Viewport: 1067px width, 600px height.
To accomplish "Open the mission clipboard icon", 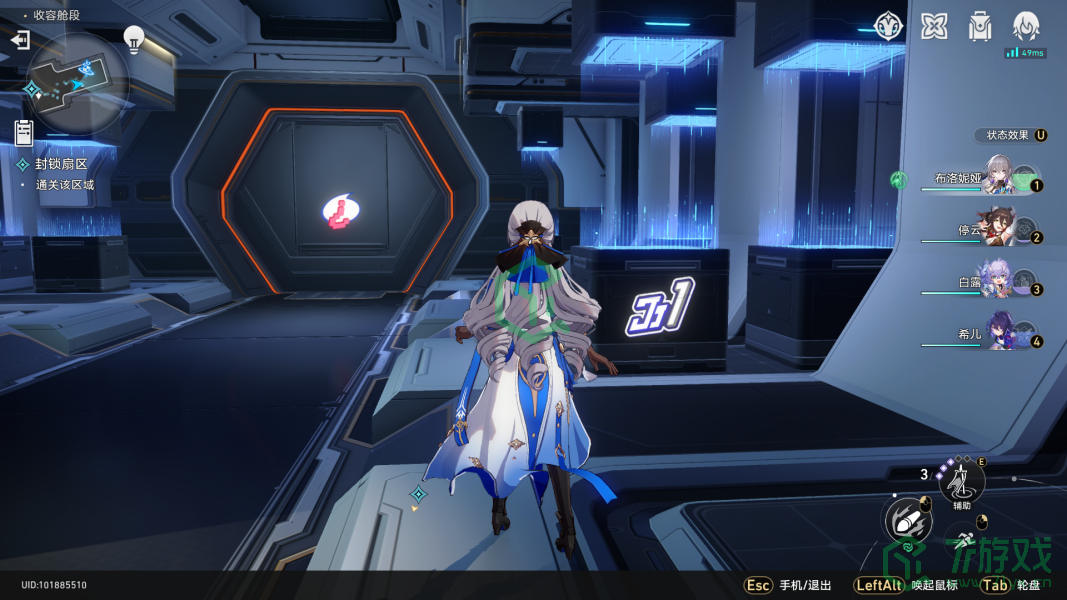I will 24,132.
